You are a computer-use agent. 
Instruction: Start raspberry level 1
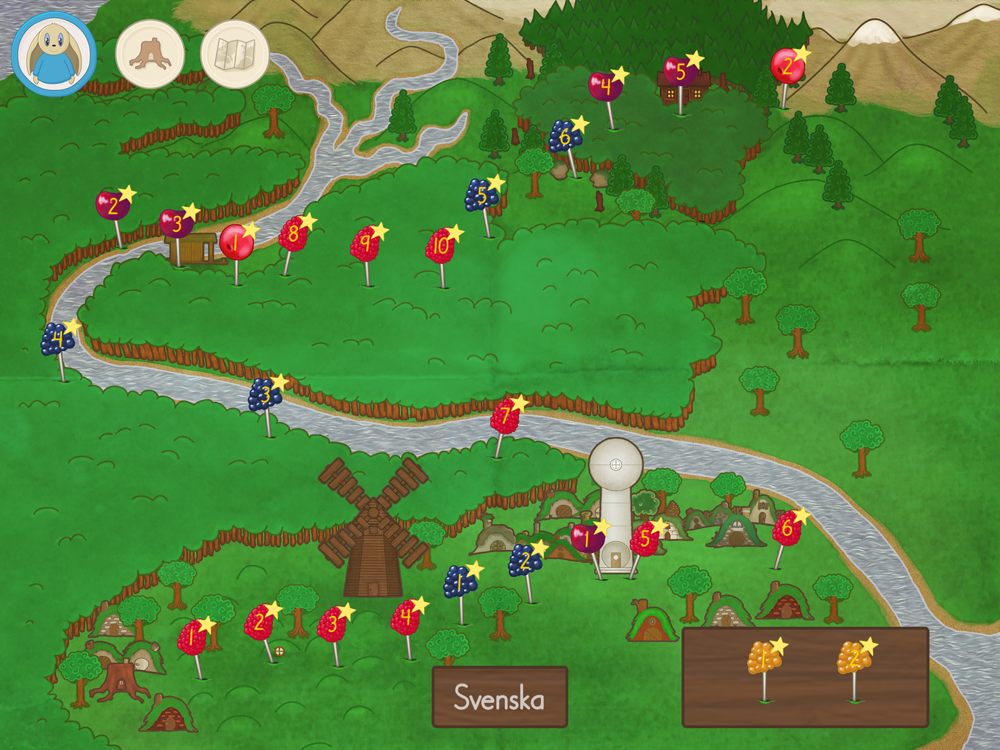point(191,637)
